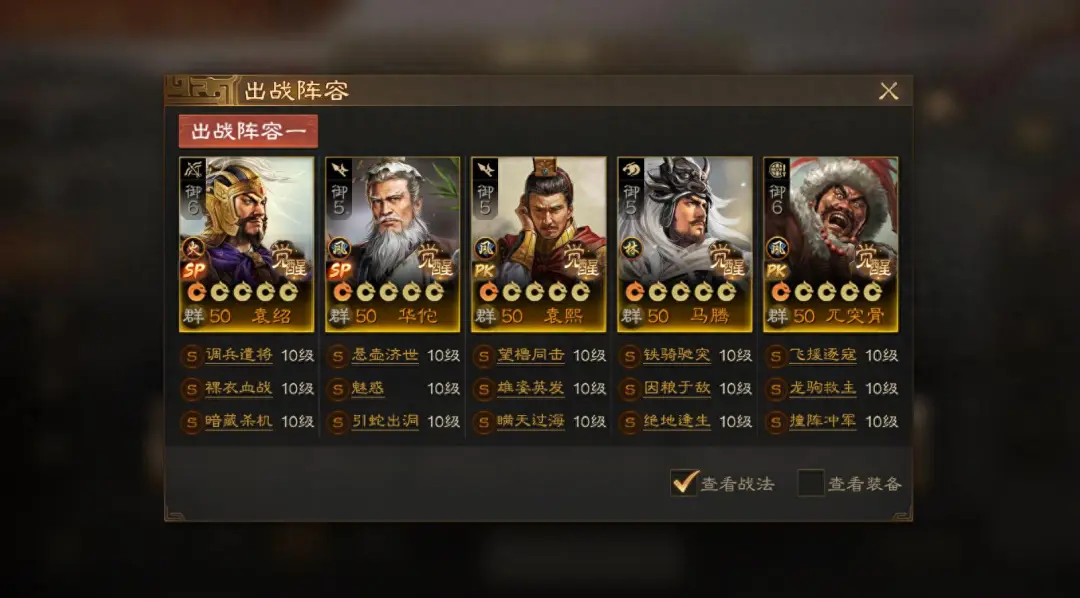Switch to the 出战阵容一 tab
This screenshot has width=1080, height=598.
(248, 132)
